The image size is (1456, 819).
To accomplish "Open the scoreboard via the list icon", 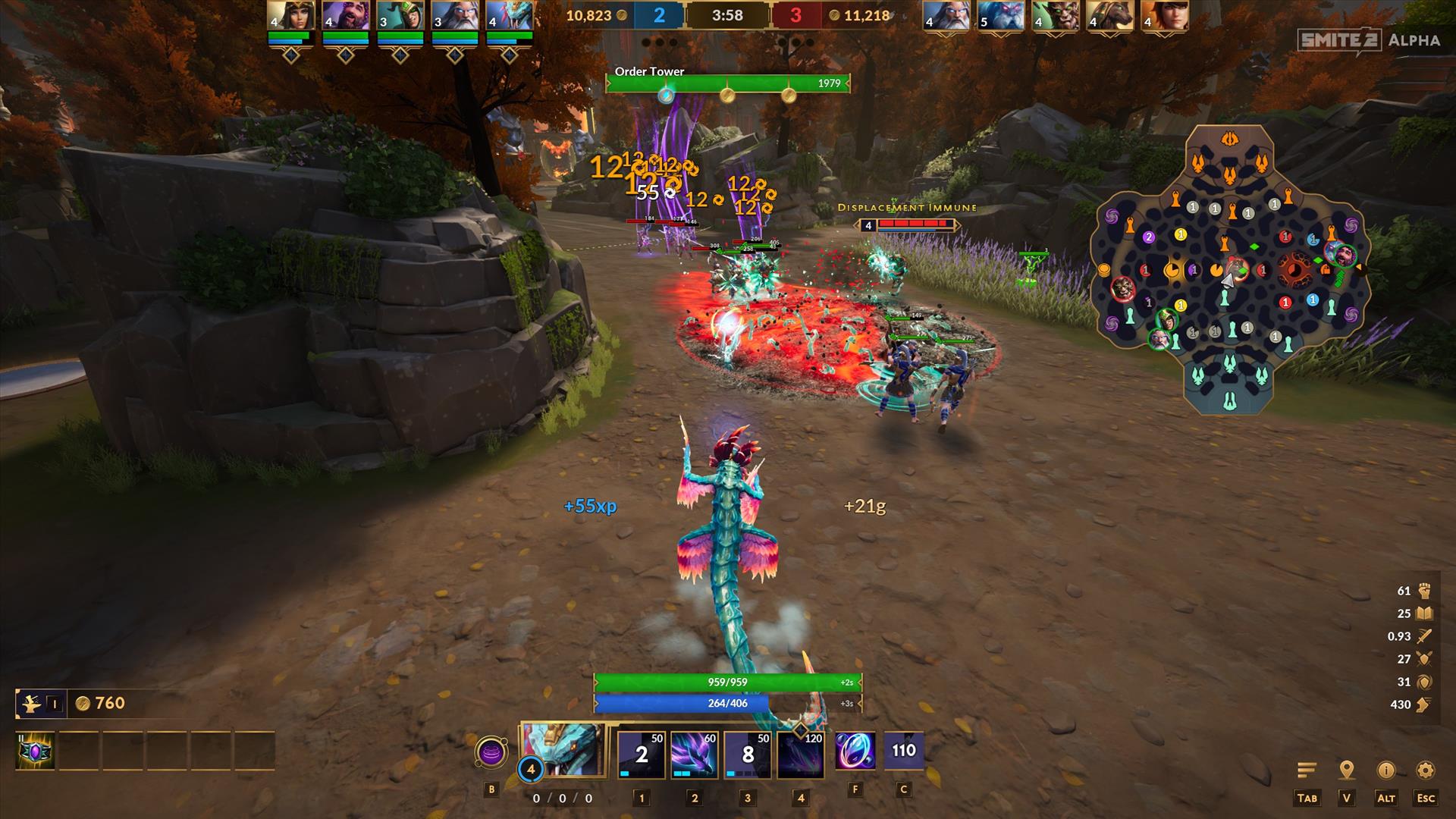I will click(x=1307, y=770).
